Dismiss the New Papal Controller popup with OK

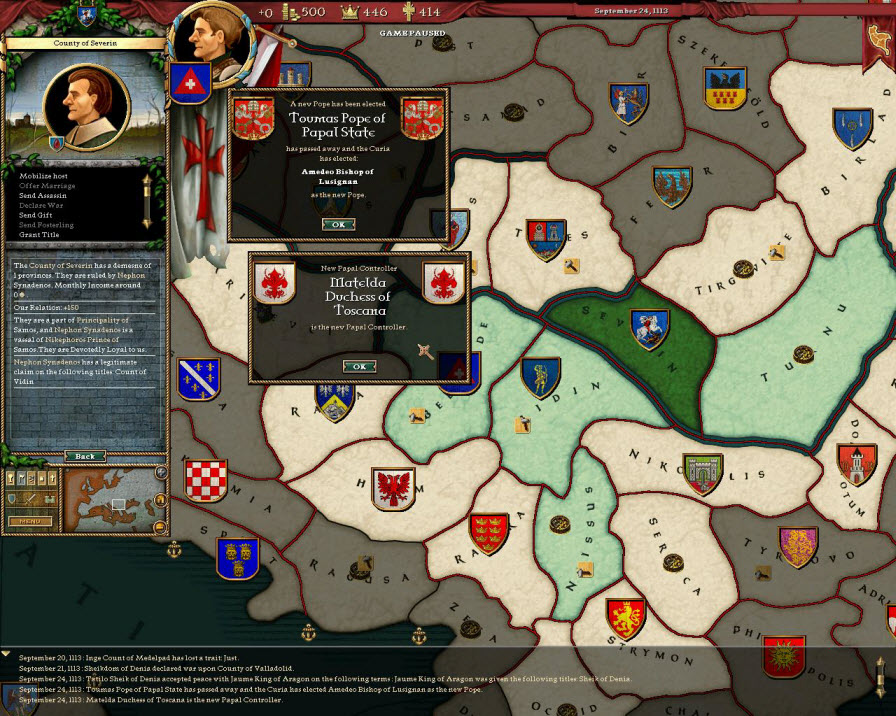tap(358, 366)
